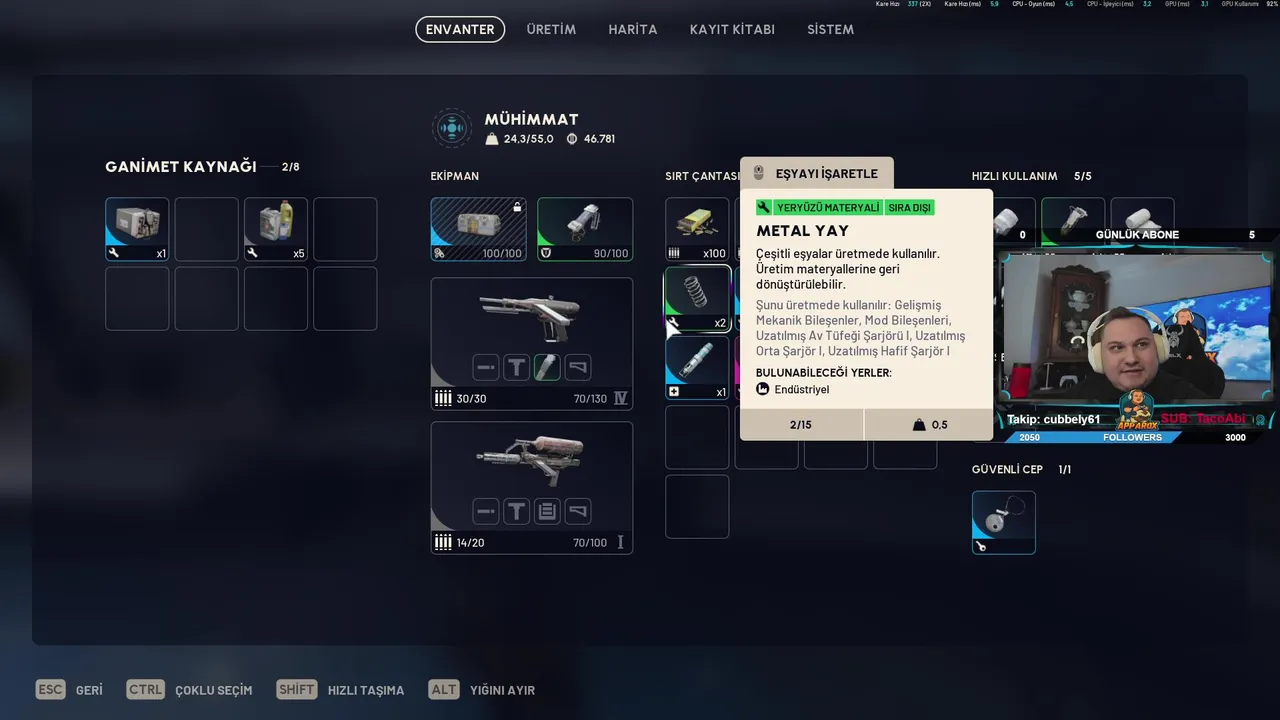This screenshot has width=1280, height=720.
Task: Take the grey machine loot item x1
Action: [137, 228]
